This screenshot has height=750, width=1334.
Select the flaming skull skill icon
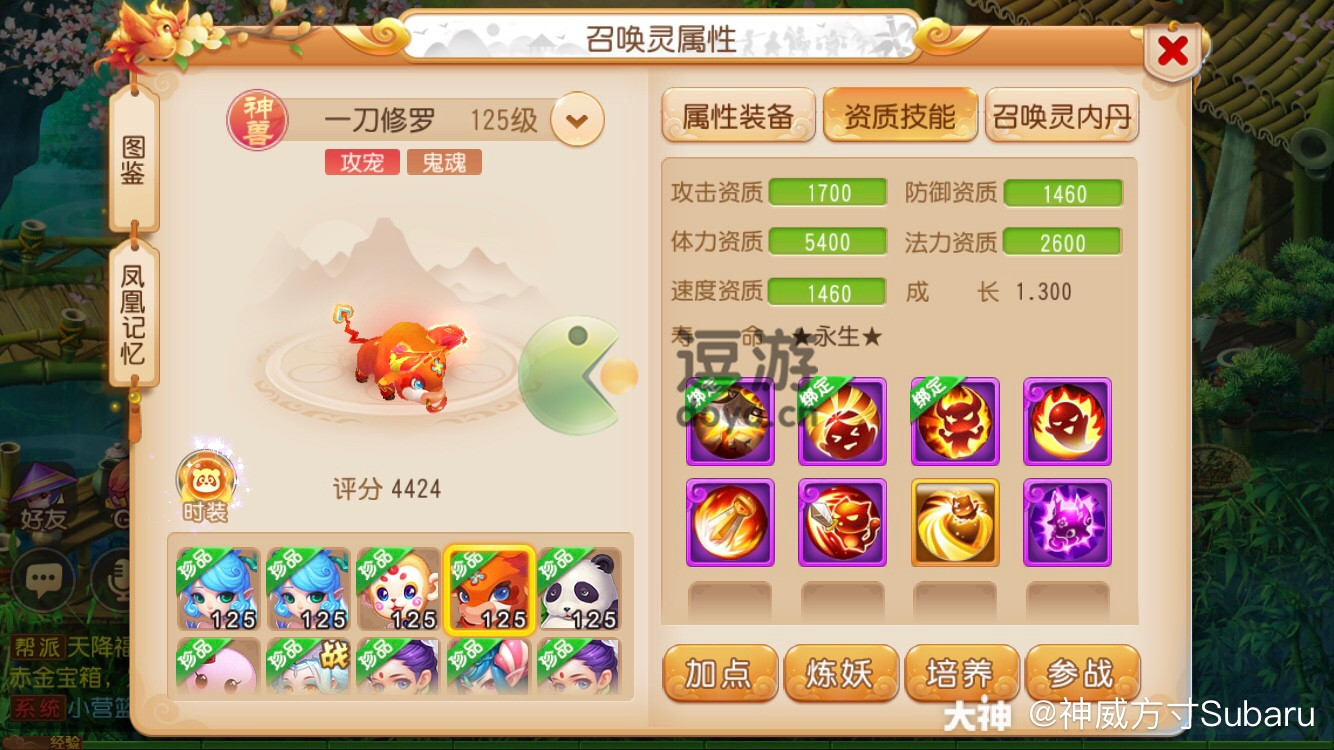[1067, 419]
